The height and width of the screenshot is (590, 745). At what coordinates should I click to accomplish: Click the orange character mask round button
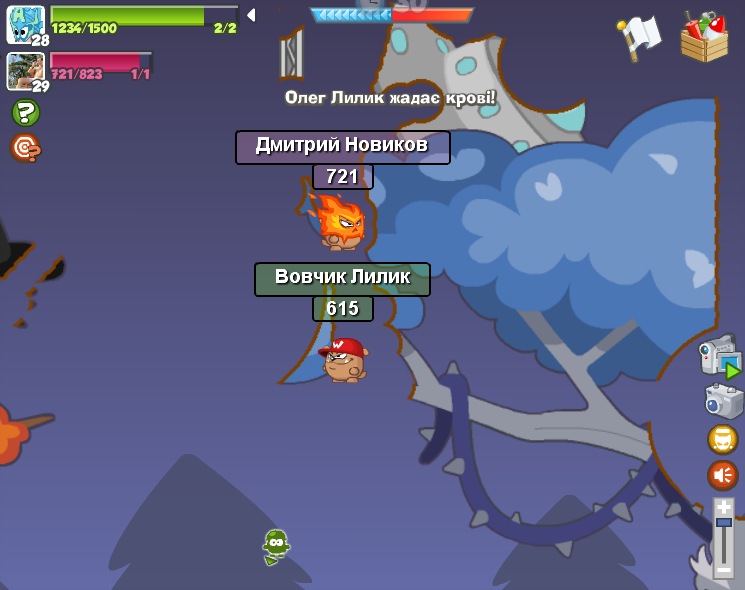pyautogui.click(x=722, y=439)
